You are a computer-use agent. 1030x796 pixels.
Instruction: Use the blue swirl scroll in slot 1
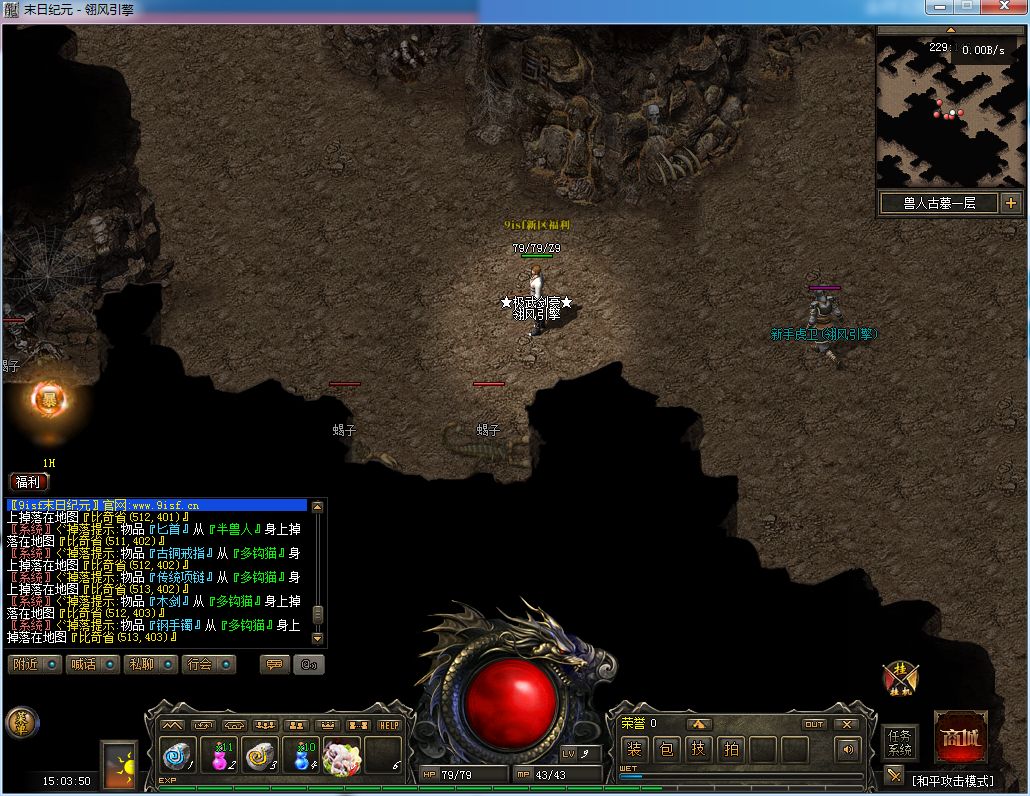[x=180, y=755]
